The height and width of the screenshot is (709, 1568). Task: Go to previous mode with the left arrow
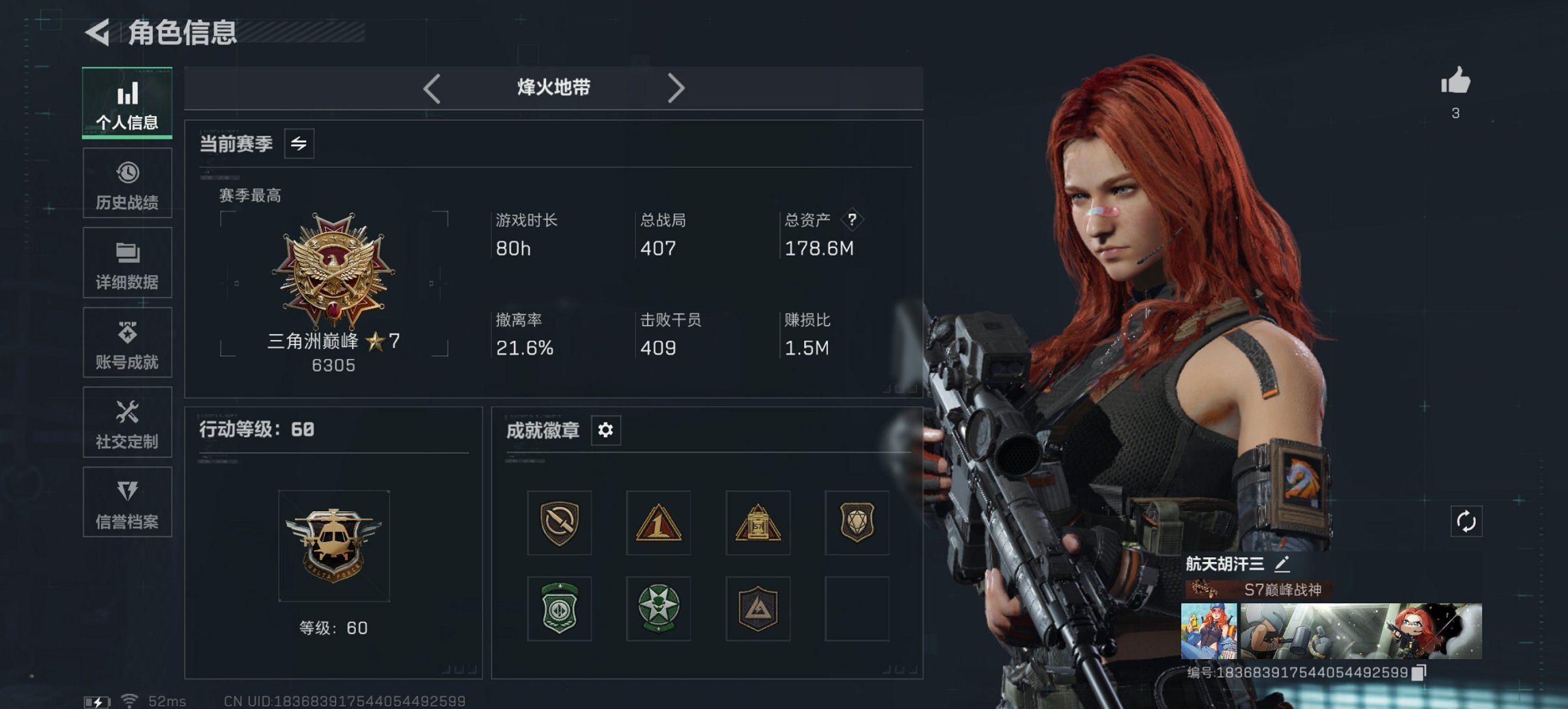(x=432, y=88)
